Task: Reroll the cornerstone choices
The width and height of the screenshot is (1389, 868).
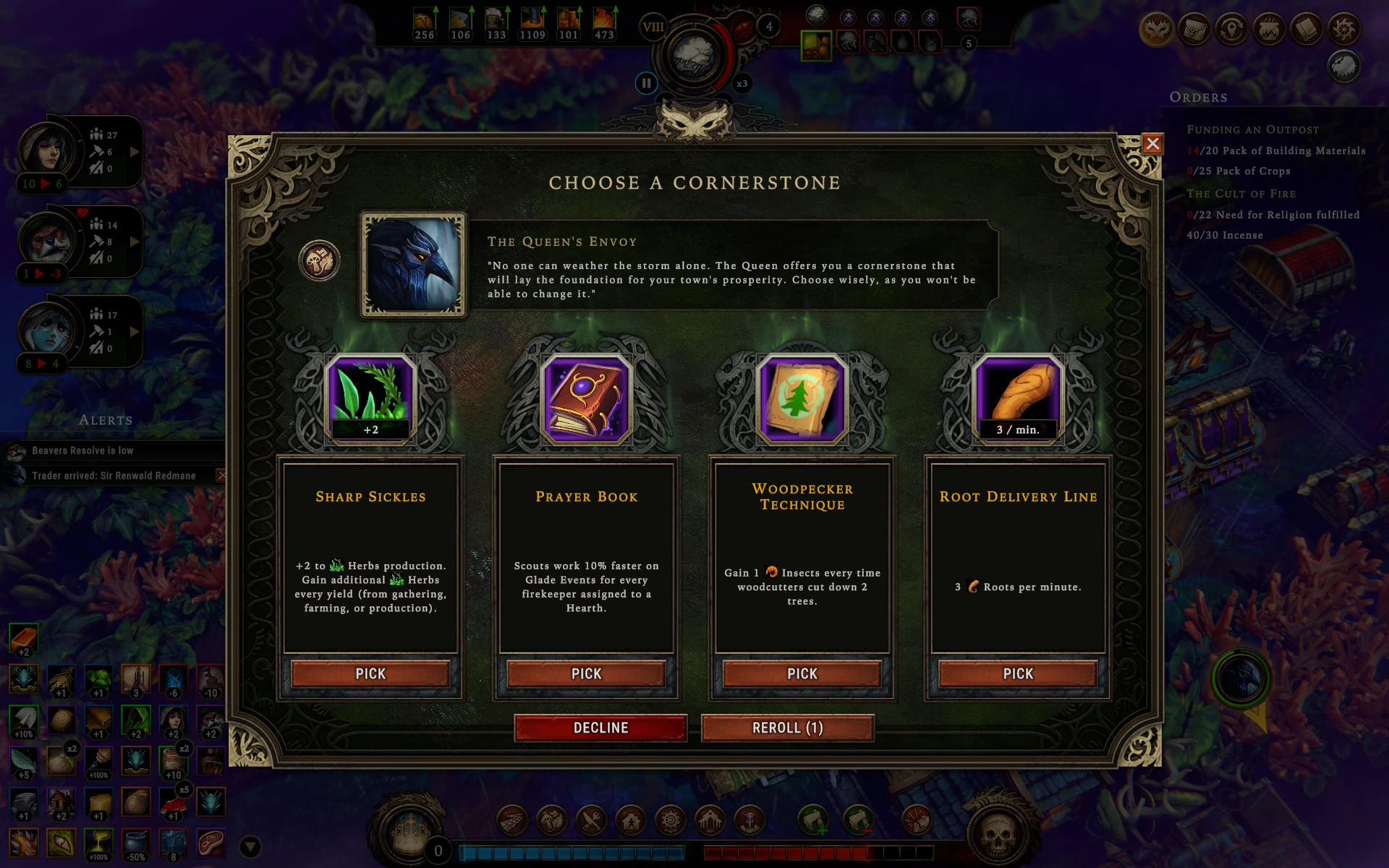Action: pos(787,728)
